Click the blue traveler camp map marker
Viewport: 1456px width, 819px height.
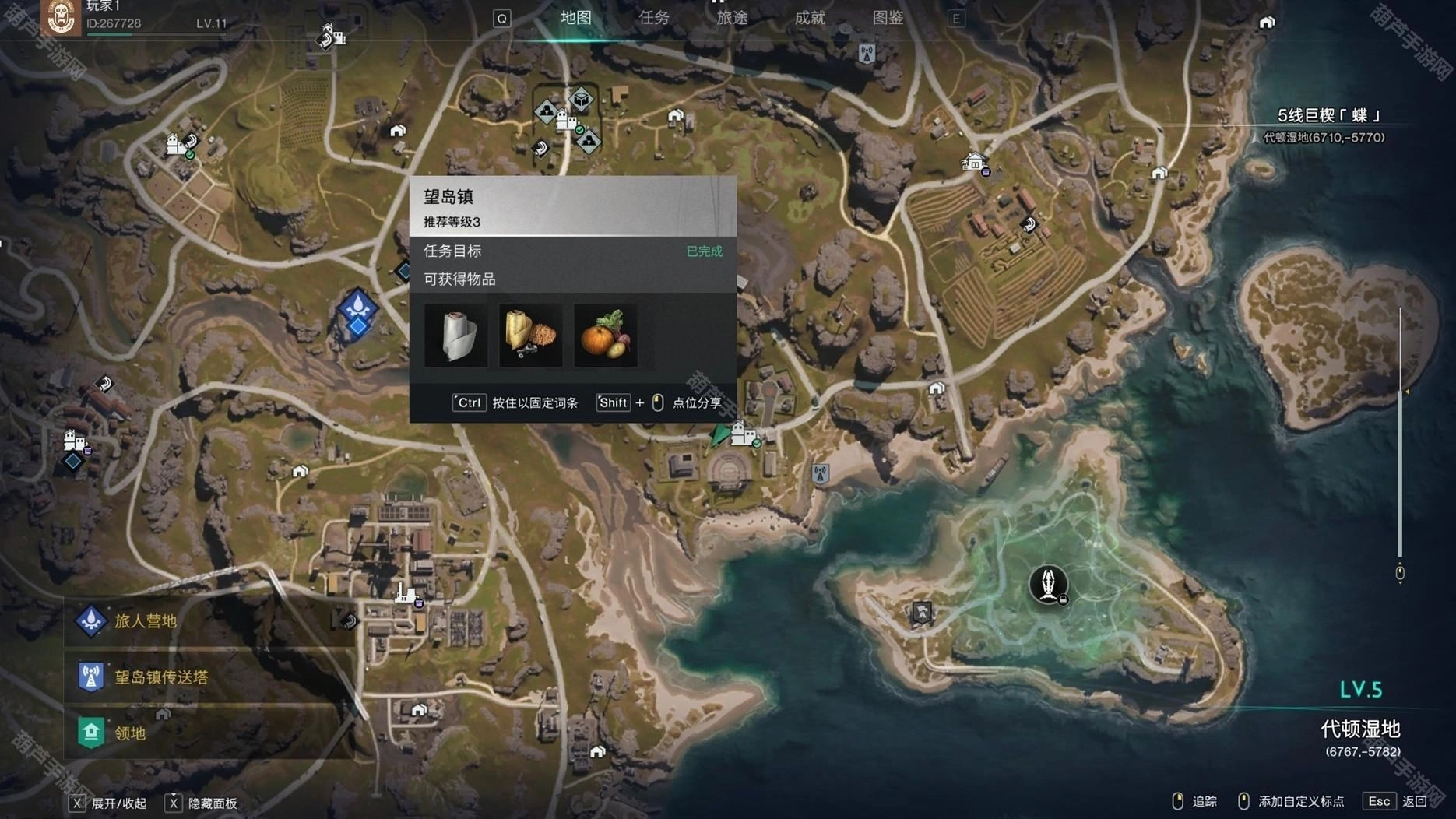357,311
